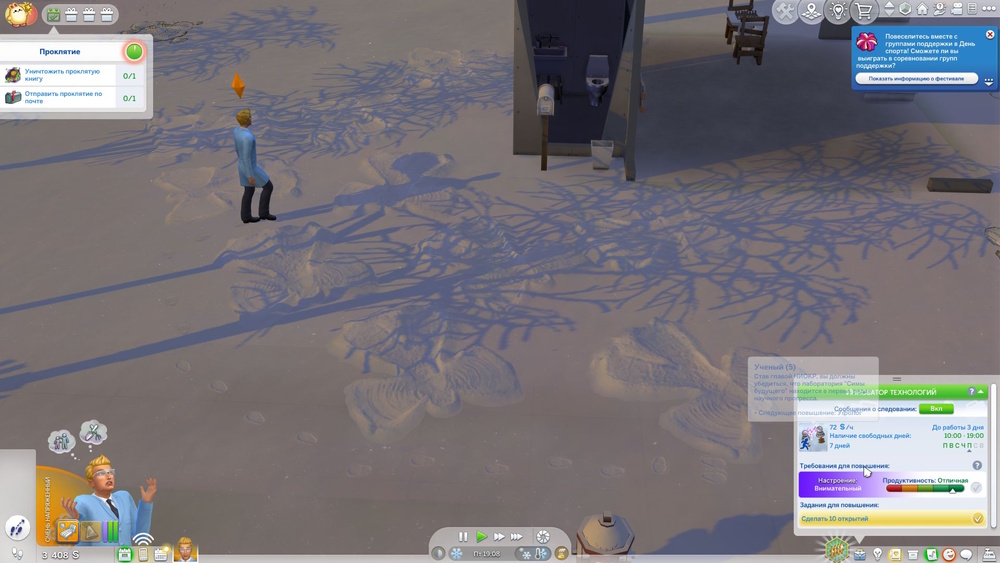Open the career briefcase panel tab
The width and height of the screenshot is (1000, 563).
tap(859, 554)
